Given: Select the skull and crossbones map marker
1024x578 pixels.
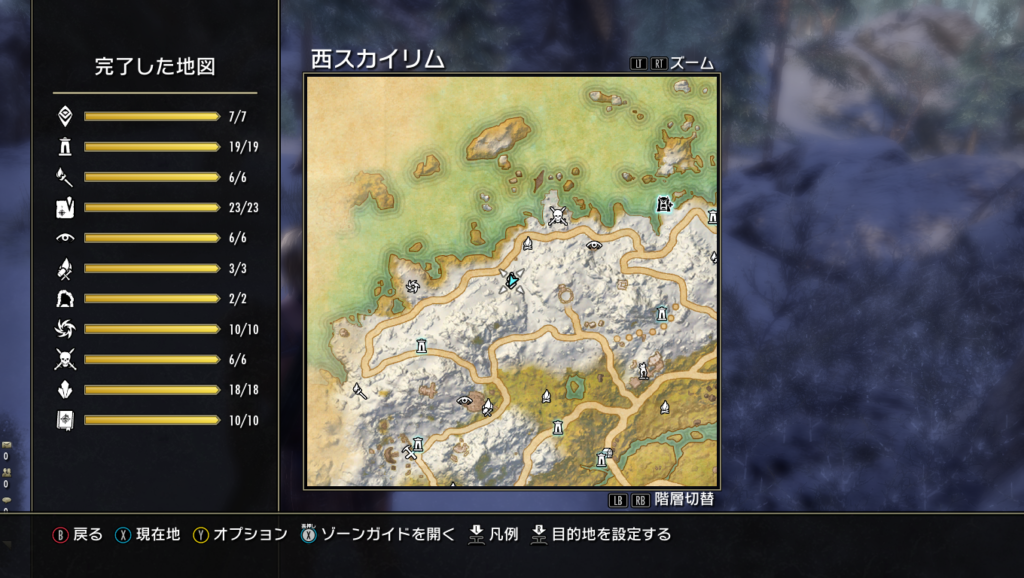Looking at the screenshot, I should click(557, 215).
